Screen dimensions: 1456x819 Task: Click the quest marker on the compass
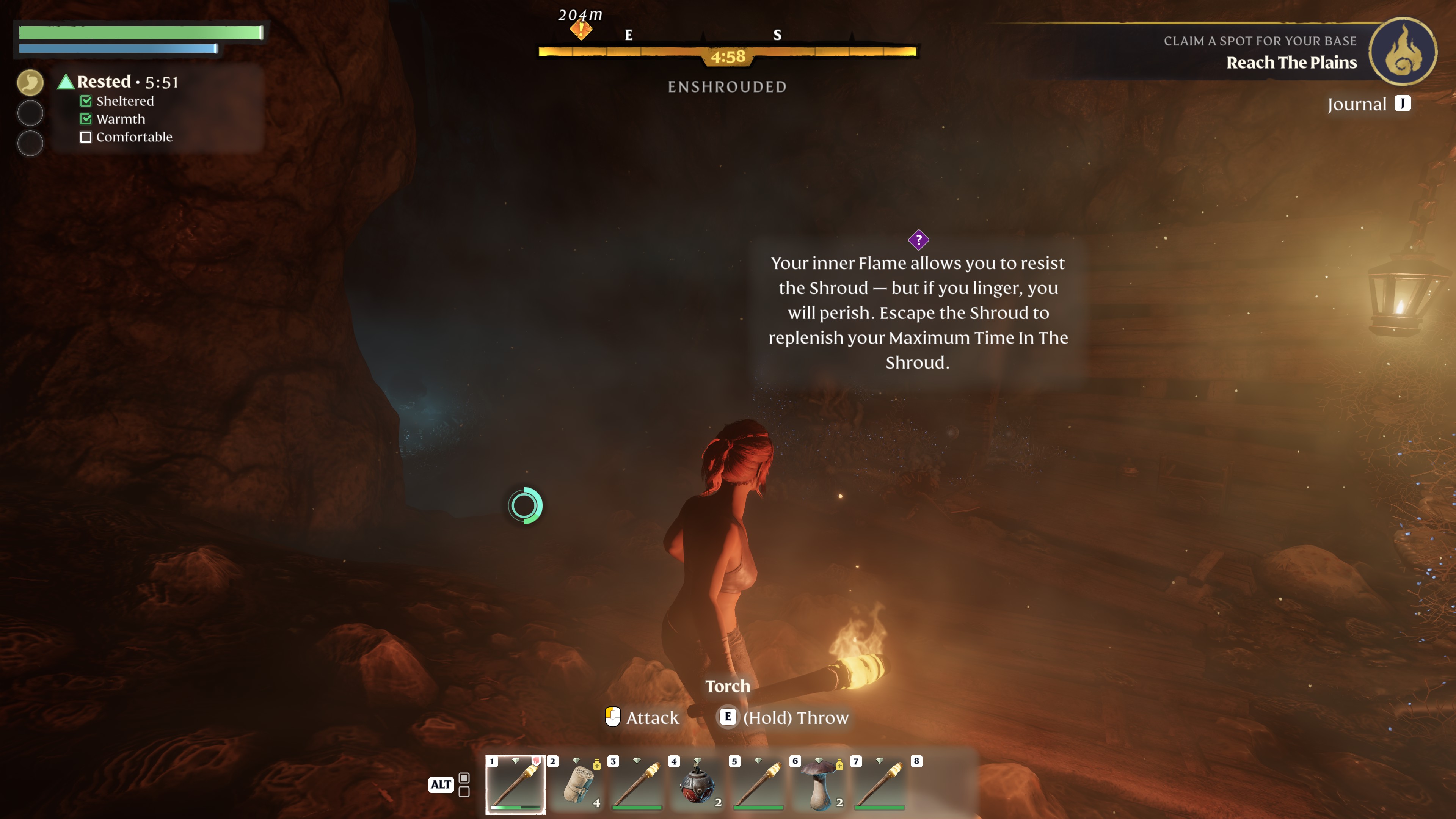(x=581, y=28)
